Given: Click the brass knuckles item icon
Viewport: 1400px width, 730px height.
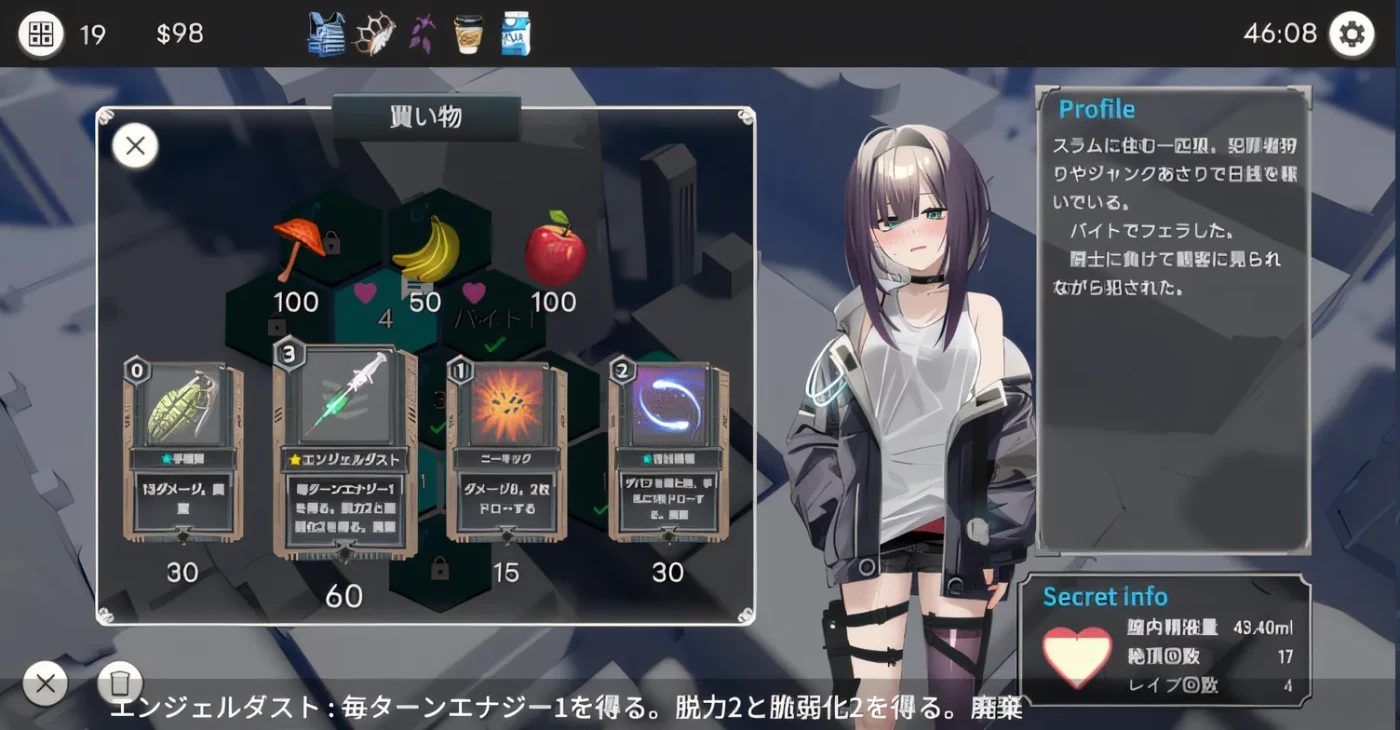Looking at the screenshot, I should (x=374, y=34).
